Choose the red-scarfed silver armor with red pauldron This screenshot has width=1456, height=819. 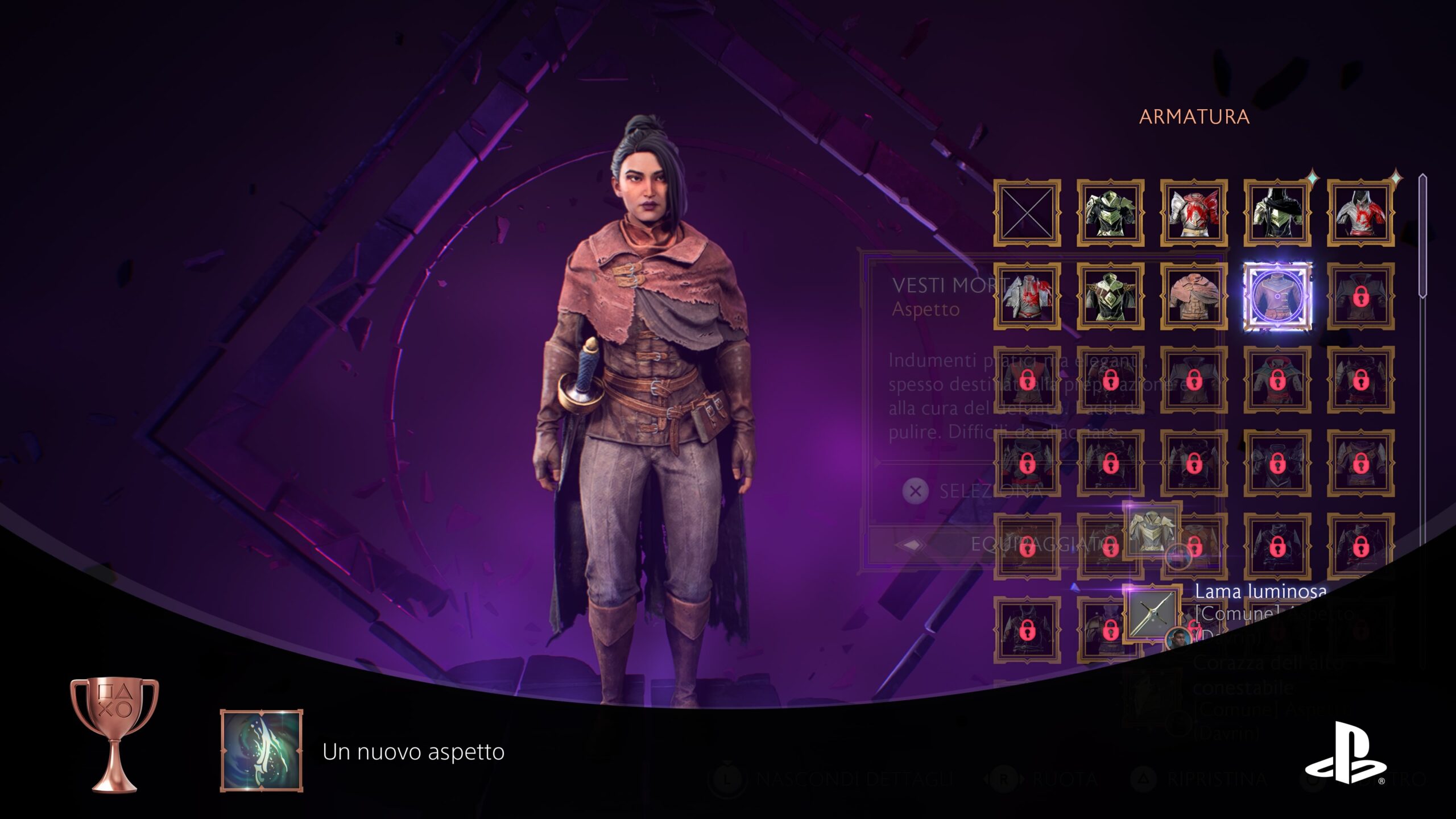(x=1194, y=213)
